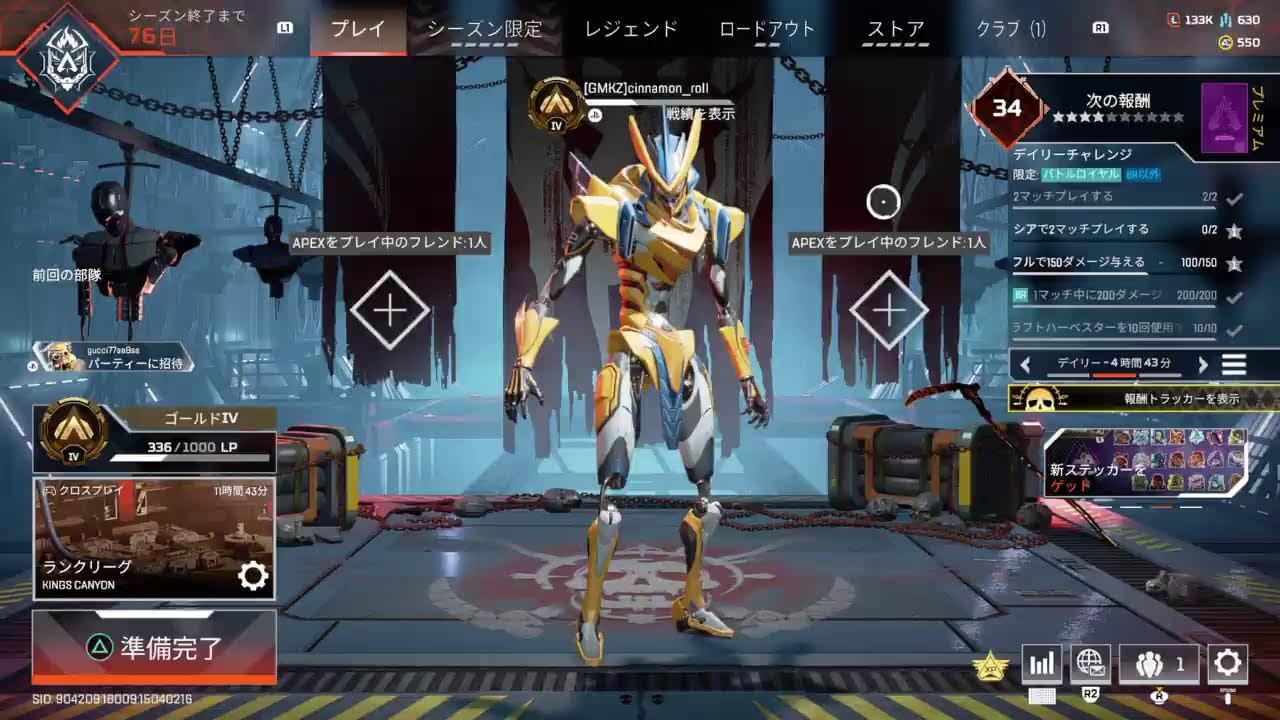Open the stats graph icon near bottom right
Image resolution: width=1280 pixels, height=720 pixels.
1041,663
